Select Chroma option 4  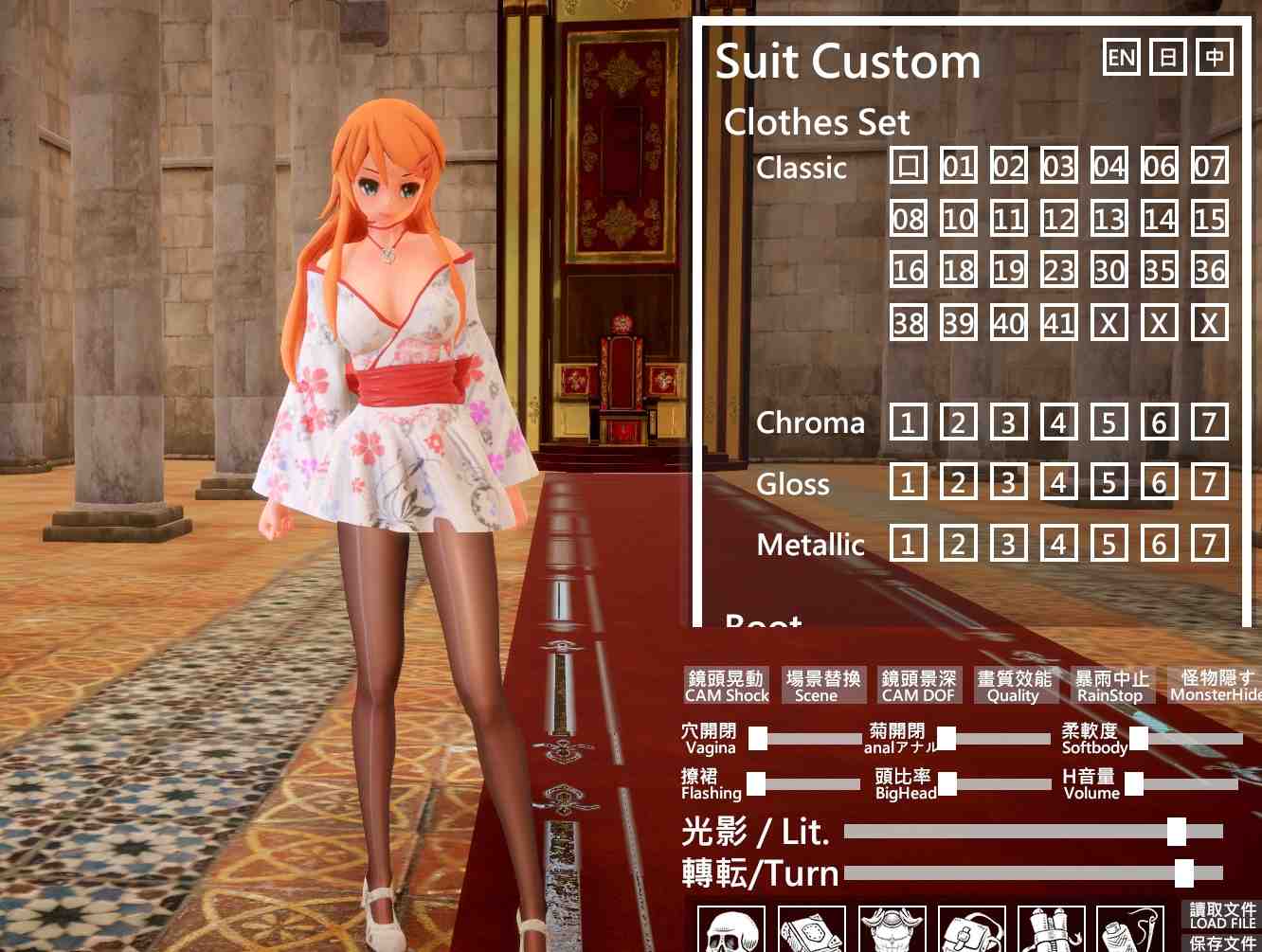[1058, 422]
